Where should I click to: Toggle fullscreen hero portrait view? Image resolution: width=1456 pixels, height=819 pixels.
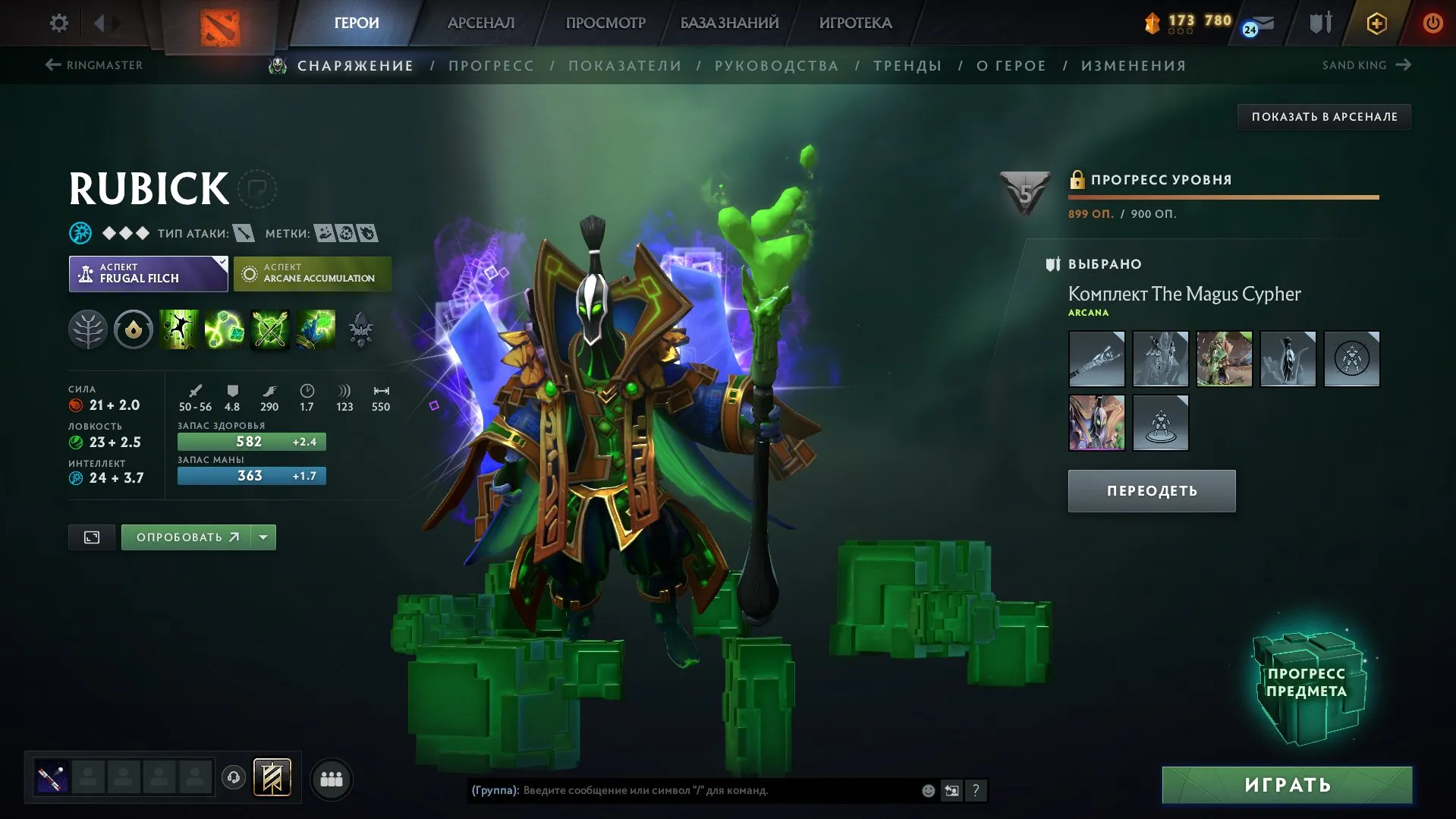tap(91, 537)
